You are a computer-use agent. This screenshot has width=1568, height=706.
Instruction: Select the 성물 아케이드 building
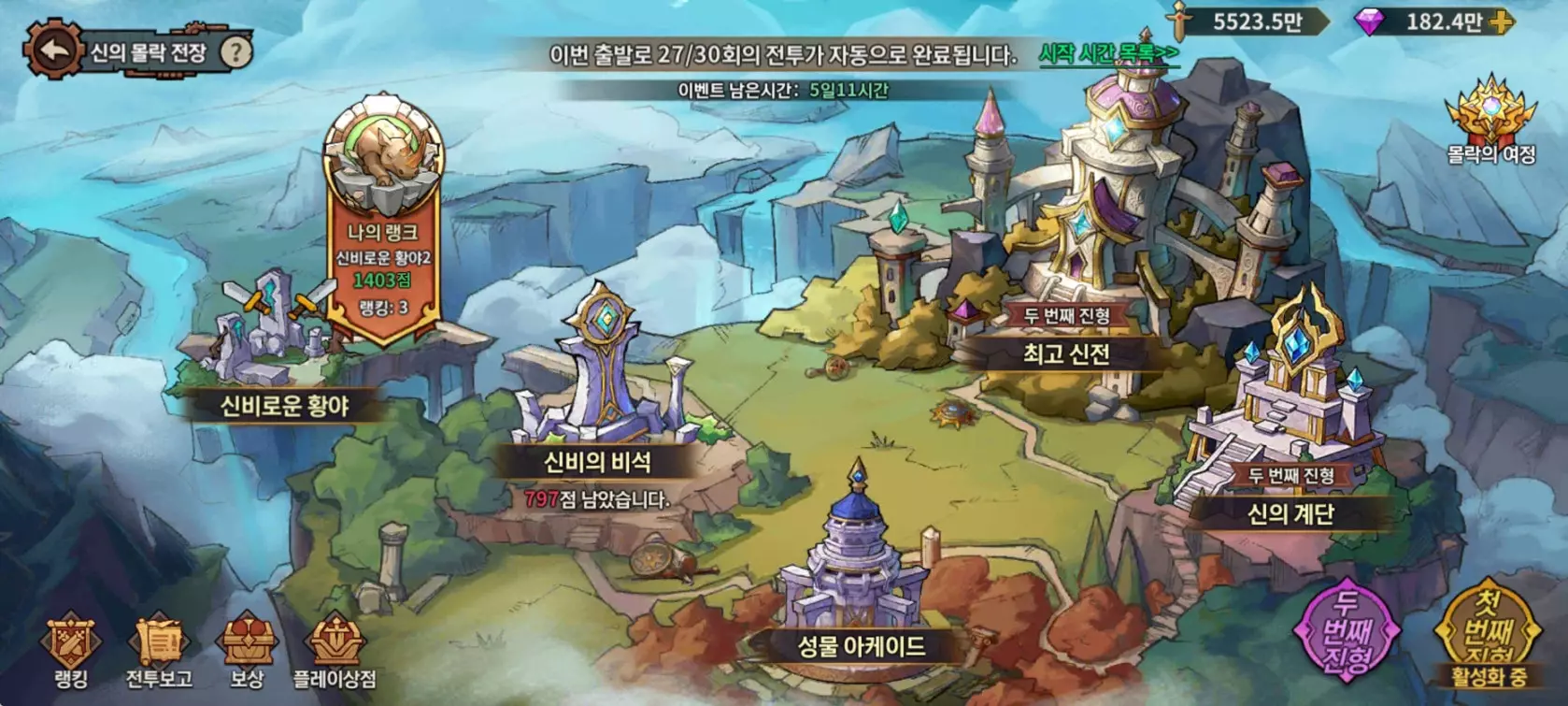tap(863, 647)
